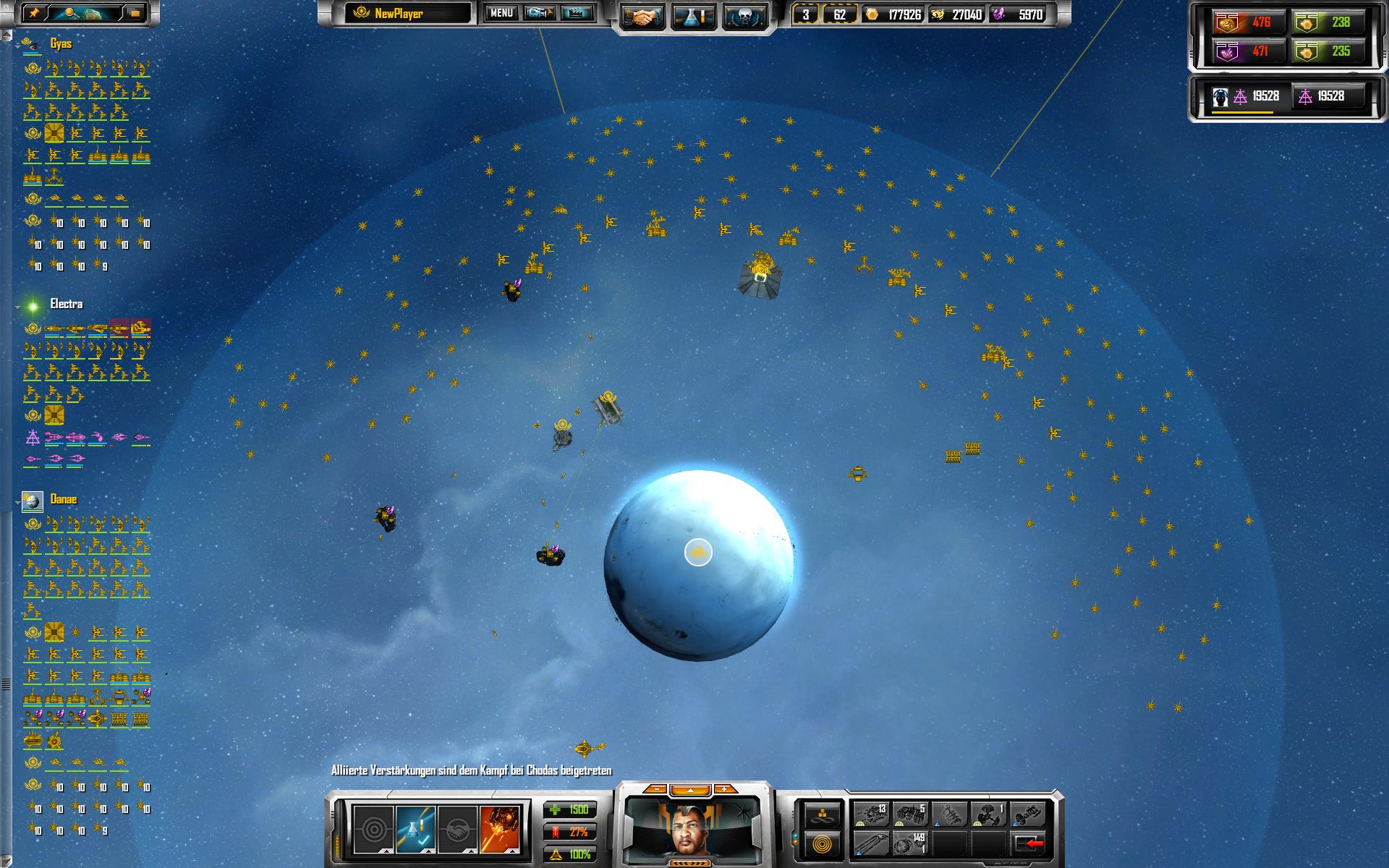1389x868 pixels.
Task: Select the Gyas entry in empire tree
Action: point(61,44)
